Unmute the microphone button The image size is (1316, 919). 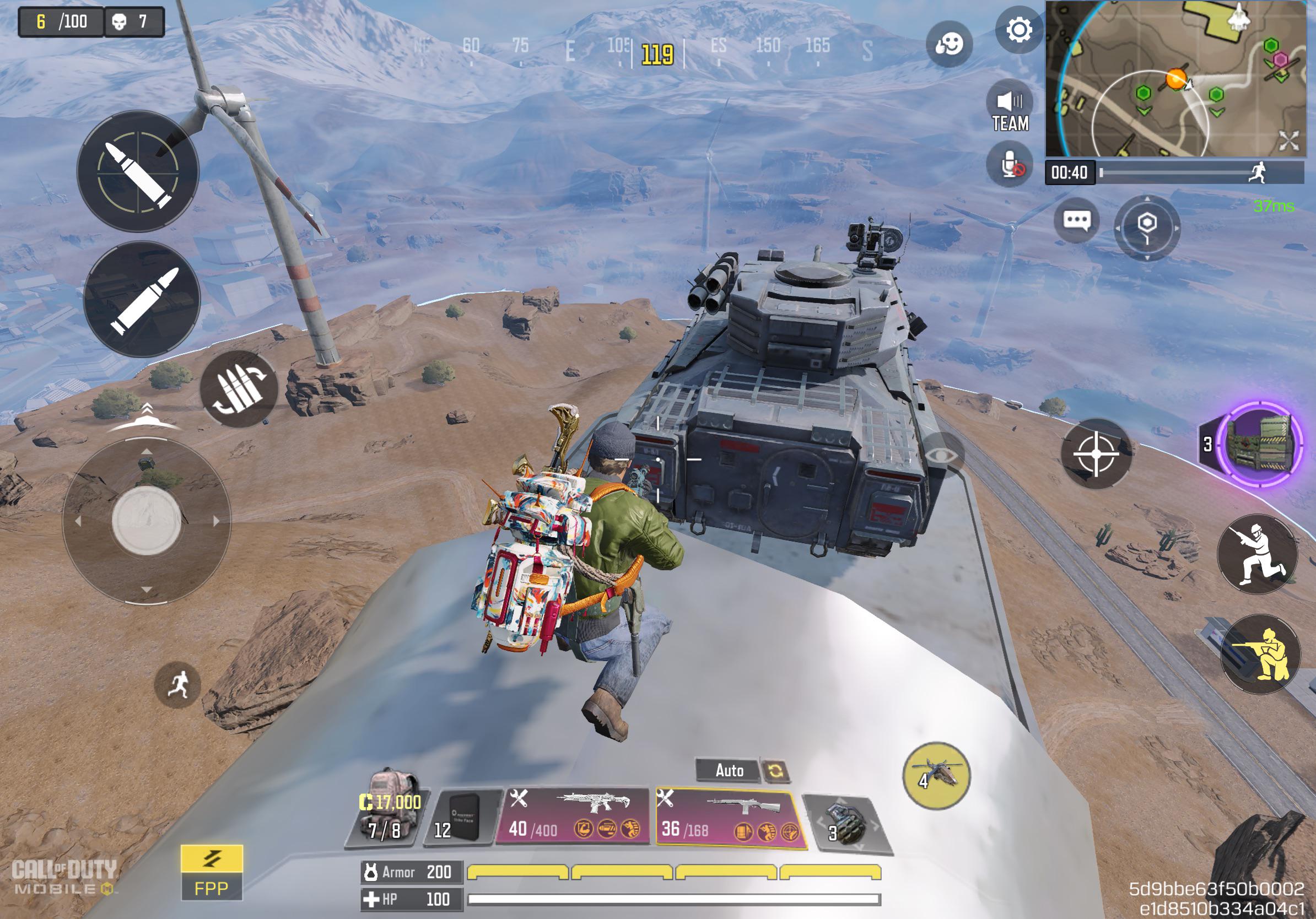1010,165
